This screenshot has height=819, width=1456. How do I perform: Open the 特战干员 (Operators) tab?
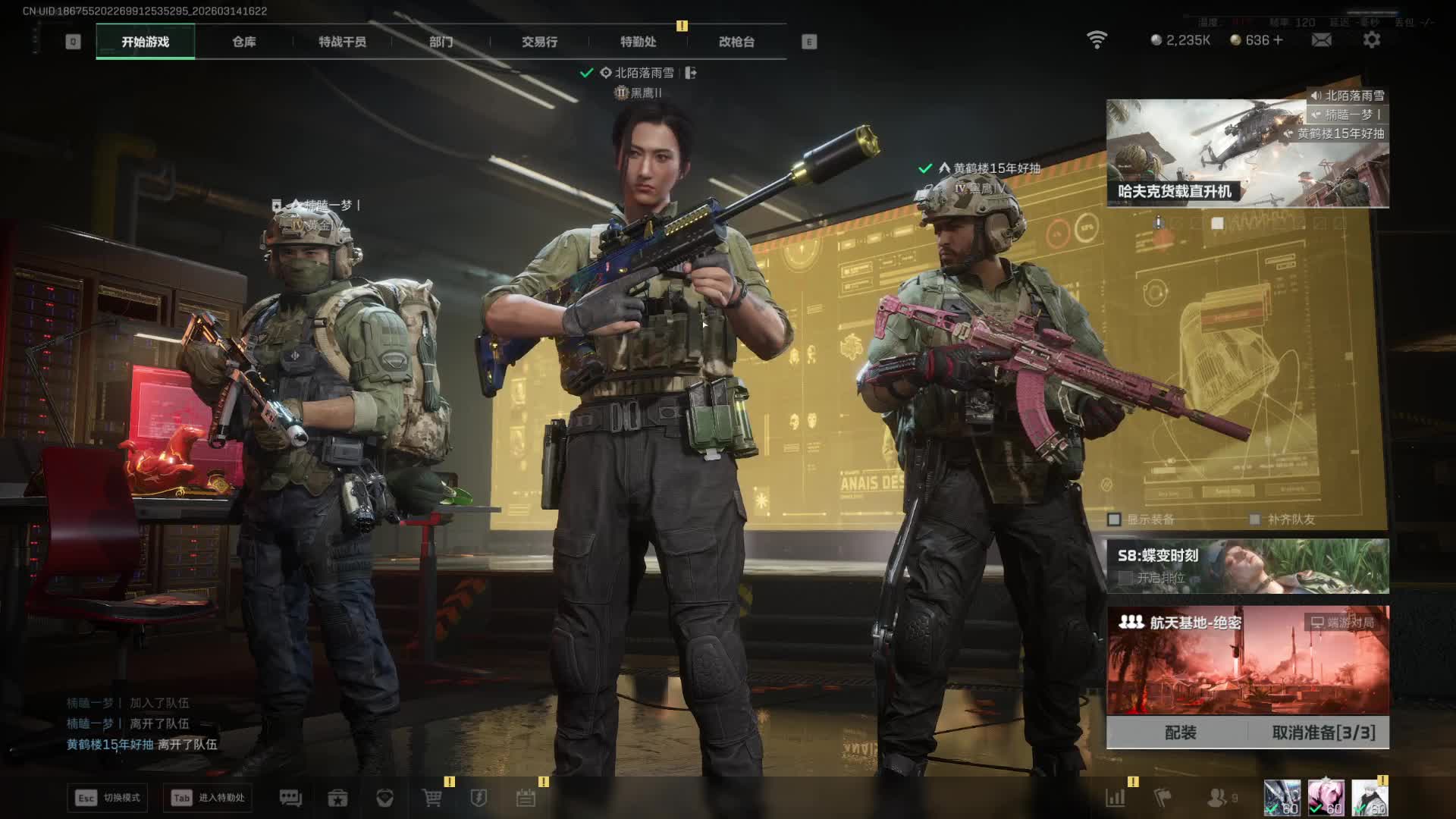342,42
